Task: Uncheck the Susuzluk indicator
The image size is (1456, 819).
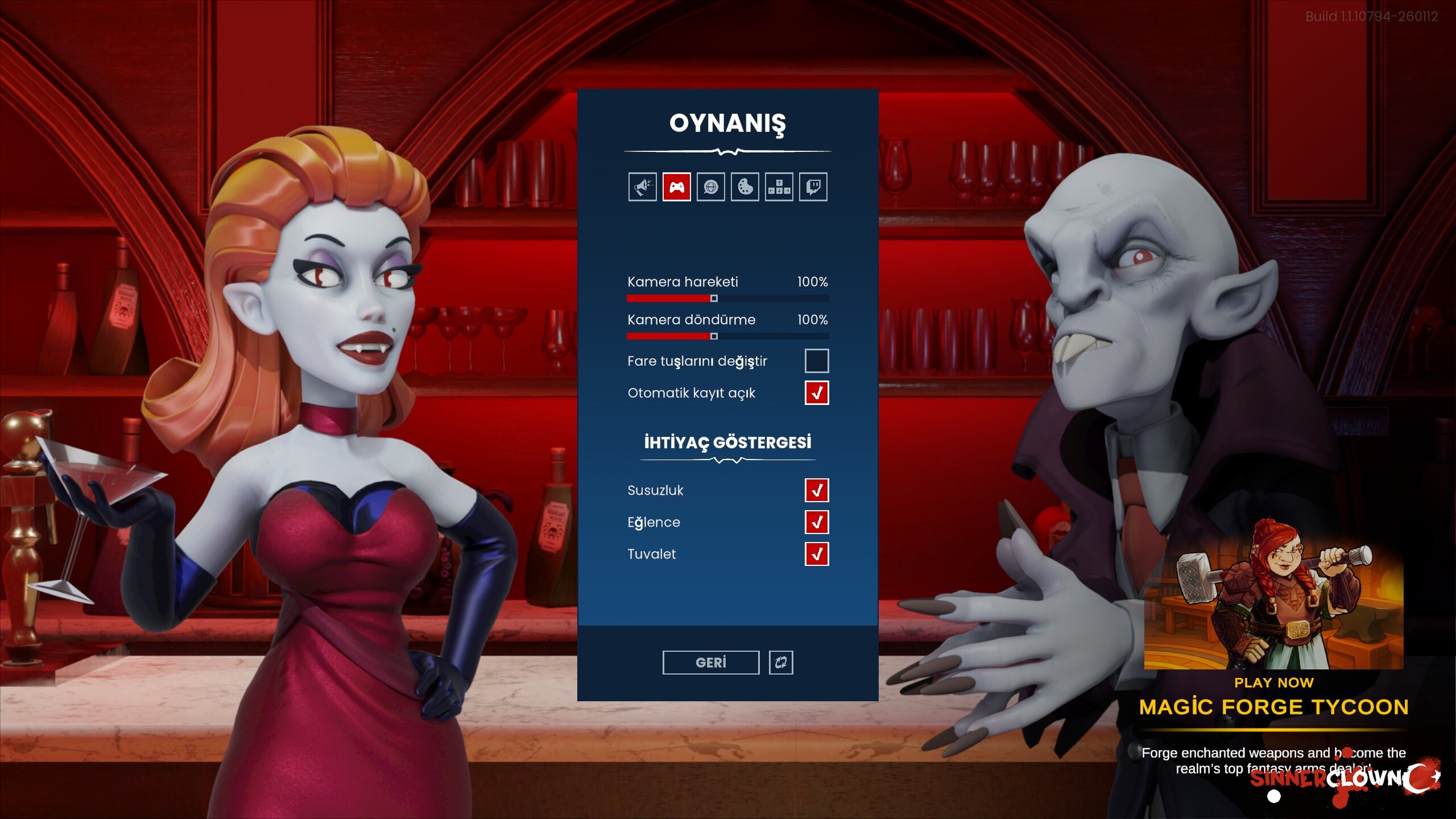Action: 817,490
